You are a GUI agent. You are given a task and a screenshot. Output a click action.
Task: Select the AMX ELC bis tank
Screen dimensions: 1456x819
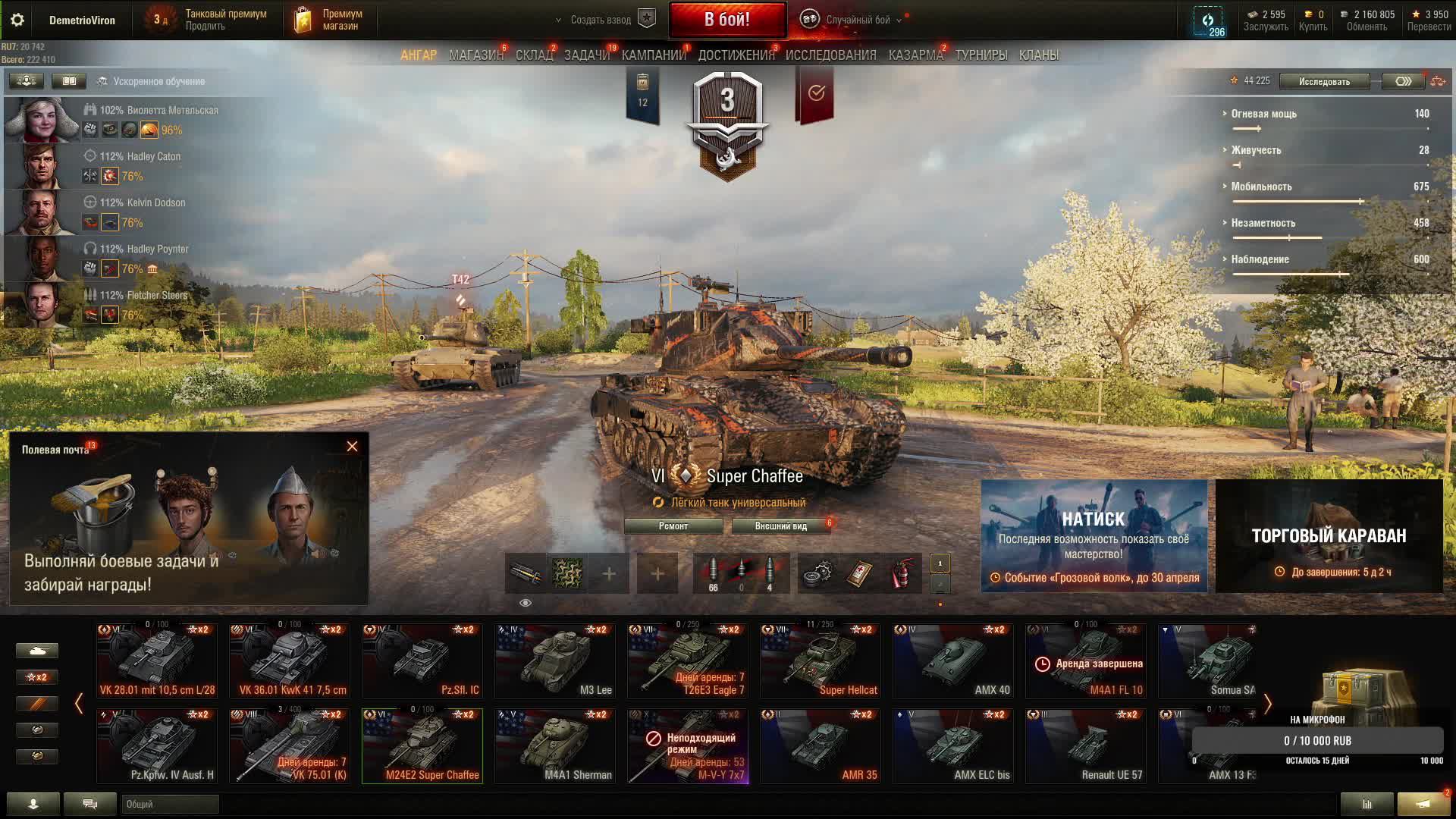(953, 745)
